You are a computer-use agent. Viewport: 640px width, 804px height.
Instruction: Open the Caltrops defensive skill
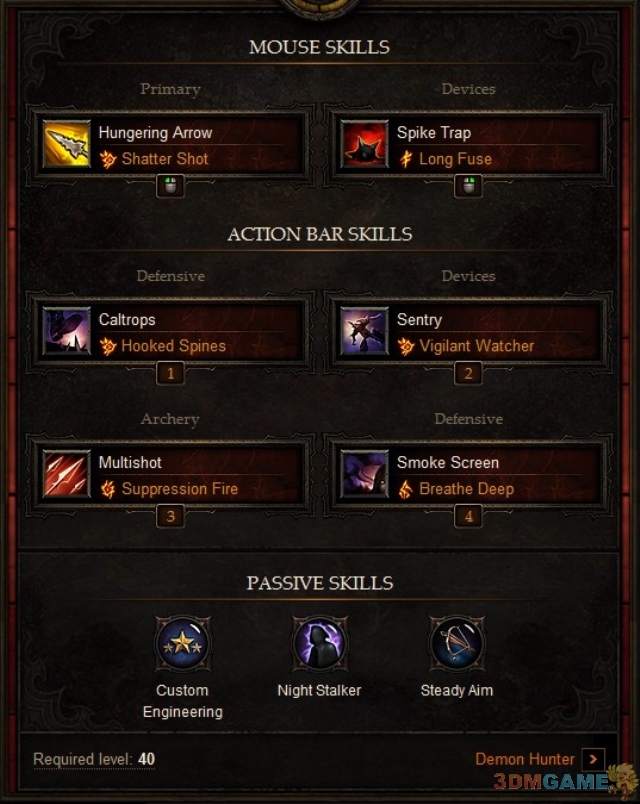click(171, 333)
